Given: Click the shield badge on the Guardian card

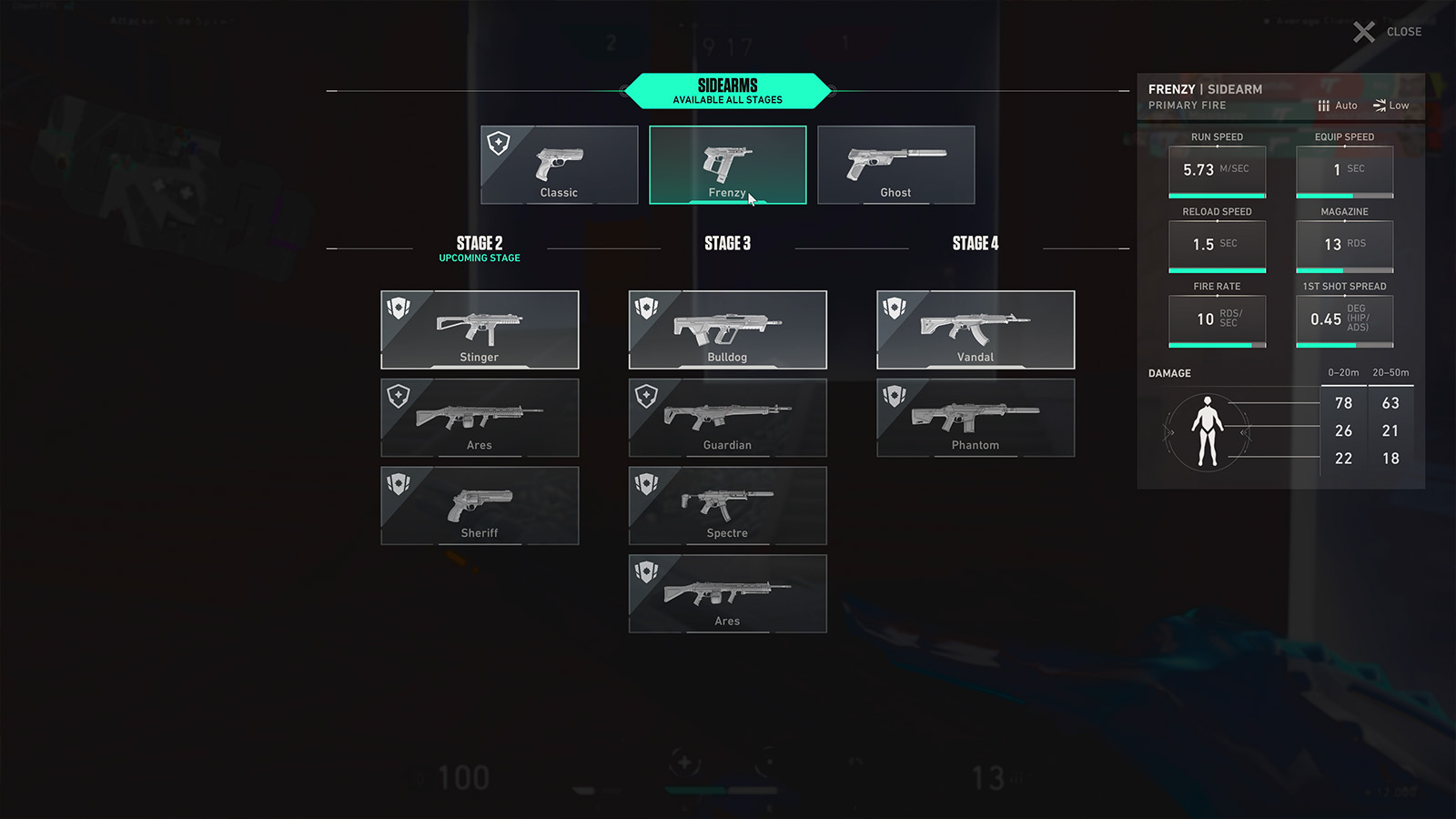Looking at the screenshot, I should (646, 396).
